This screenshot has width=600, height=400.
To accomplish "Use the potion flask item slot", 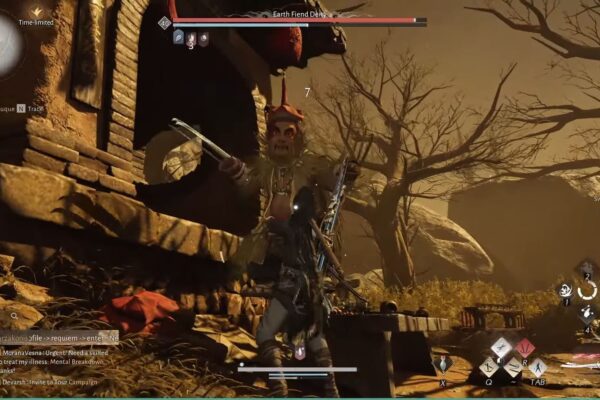I will (443, 363).
